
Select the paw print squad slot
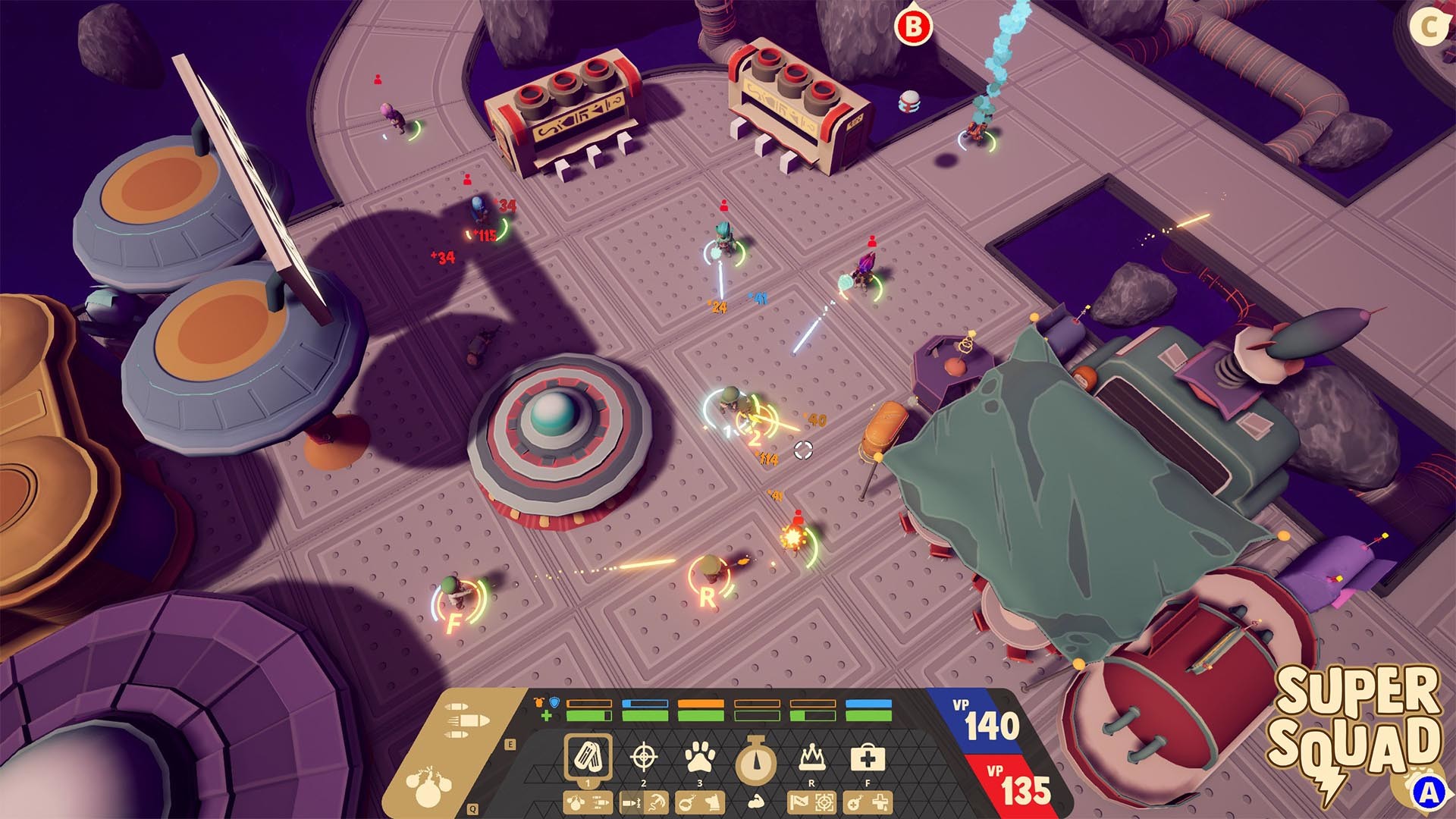[x=700, y=756]
